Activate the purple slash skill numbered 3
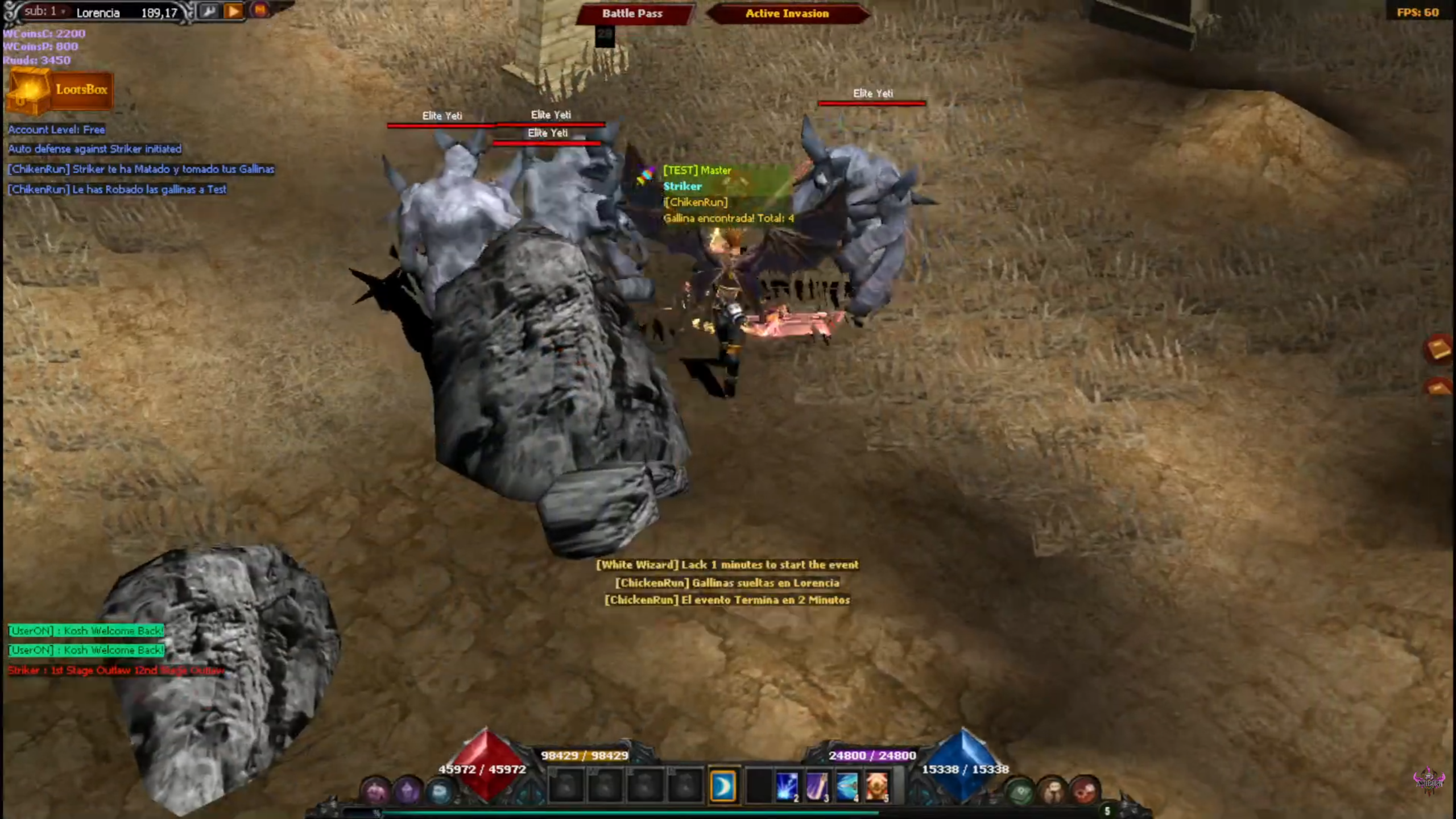Screen dimensions: 1456x819 (817, 787)
